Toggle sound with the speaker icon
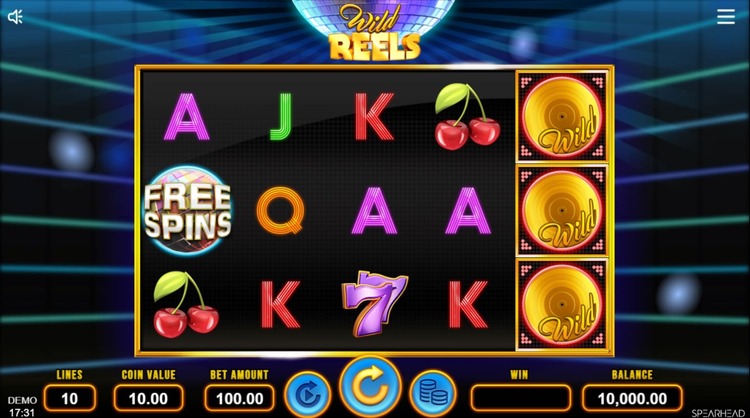The width and height of the screenshot is (750, 418). [16, 17]
